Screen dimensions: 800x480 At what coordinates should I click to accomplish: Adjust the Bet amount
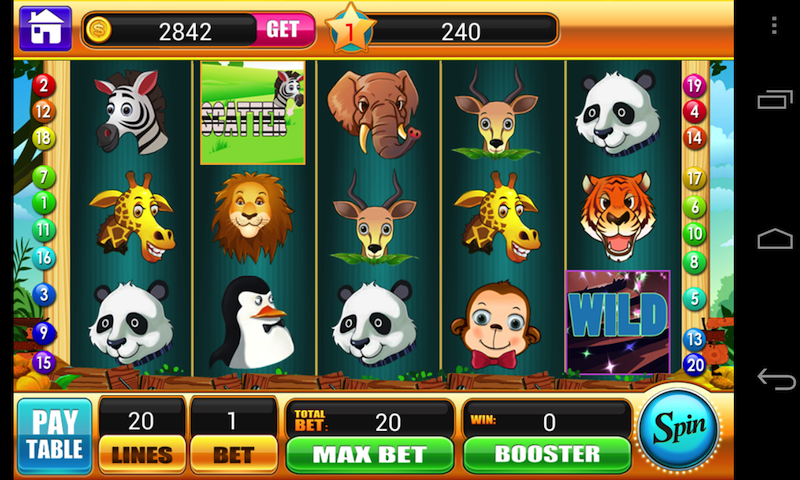click(x=232, y=454)
